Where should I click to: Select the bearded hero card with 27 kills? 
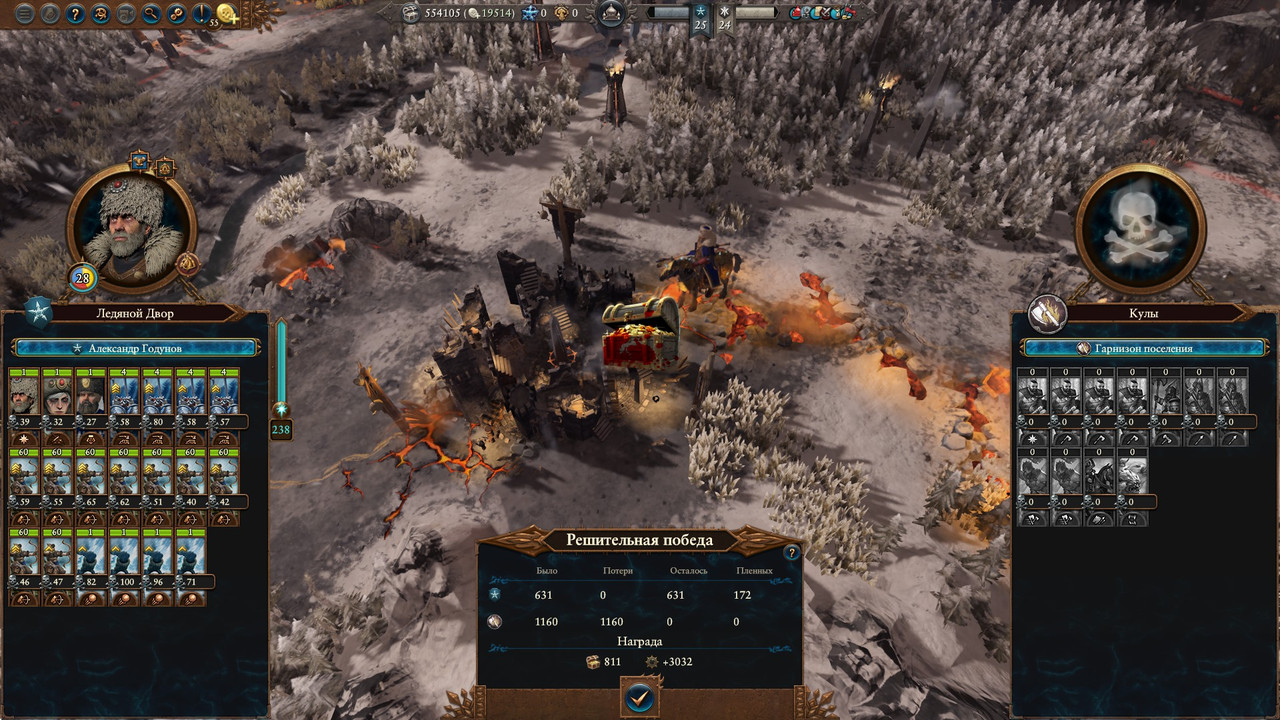coord(91,395)
